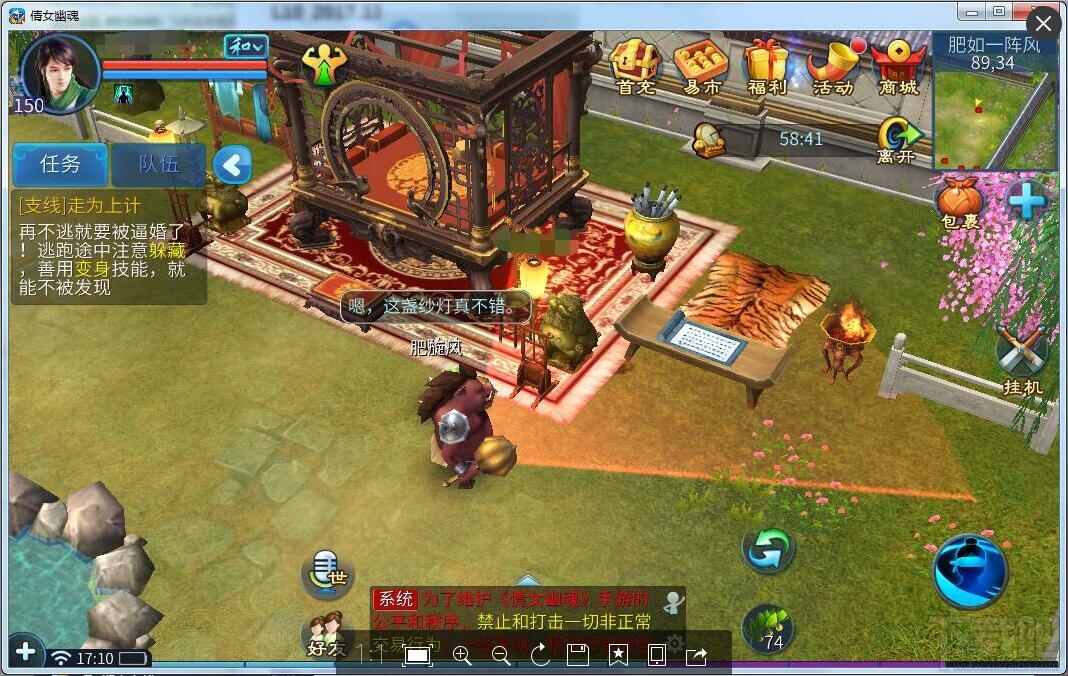Click the 离开 leave button
The image size is (1068, 676).
tap(896, 140)
